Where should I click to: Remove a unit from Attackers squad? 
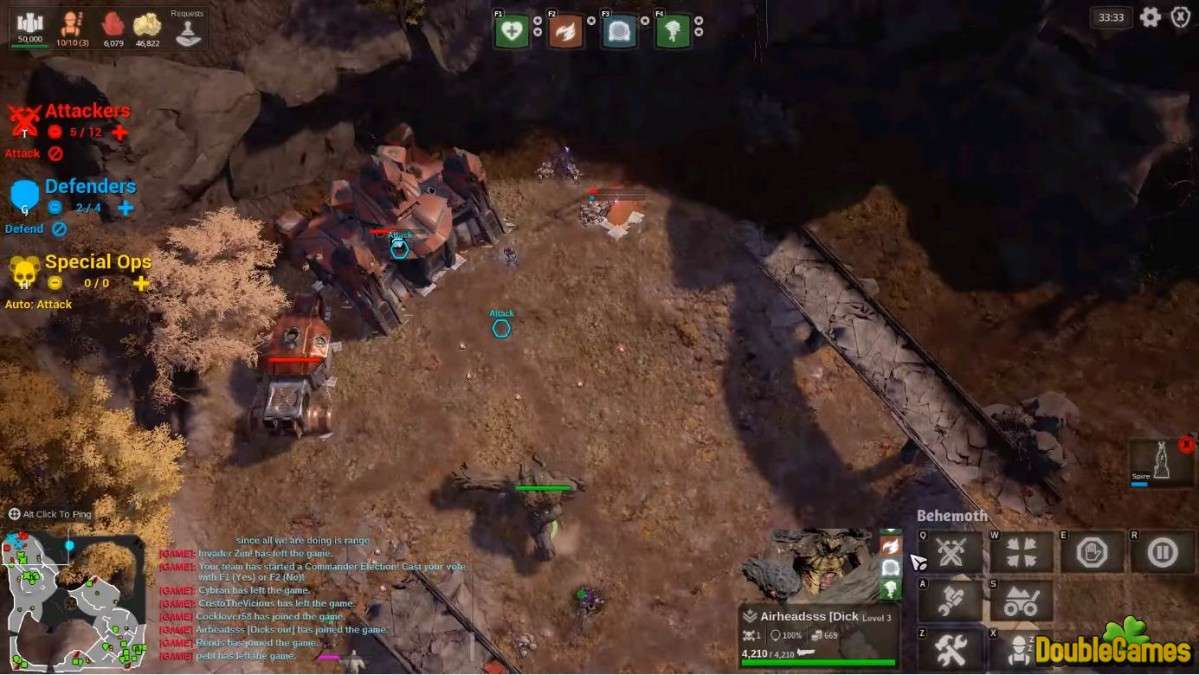click(55, 132)
